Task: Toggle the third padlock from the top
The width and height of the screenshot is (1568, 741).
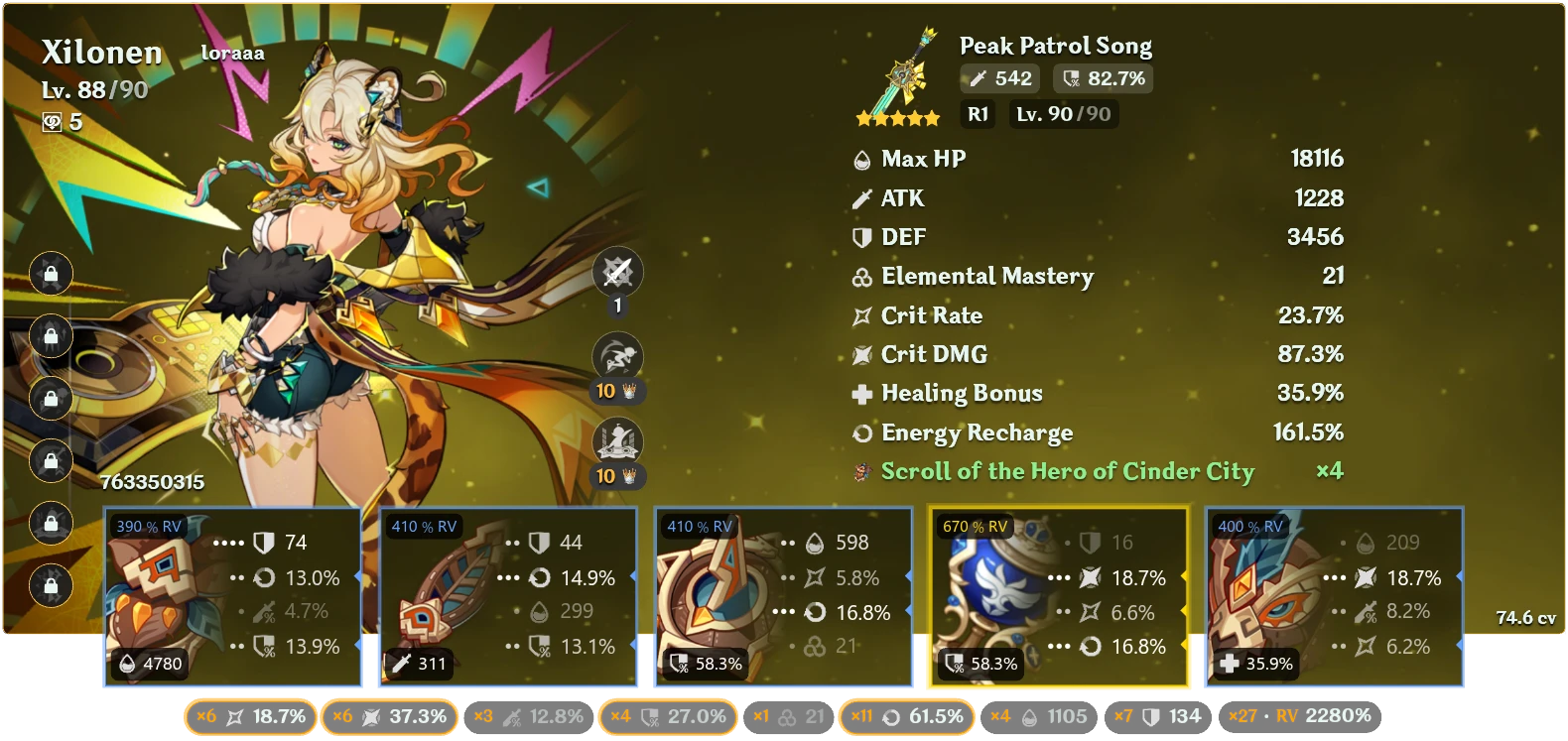Action: tap(51, 399)
